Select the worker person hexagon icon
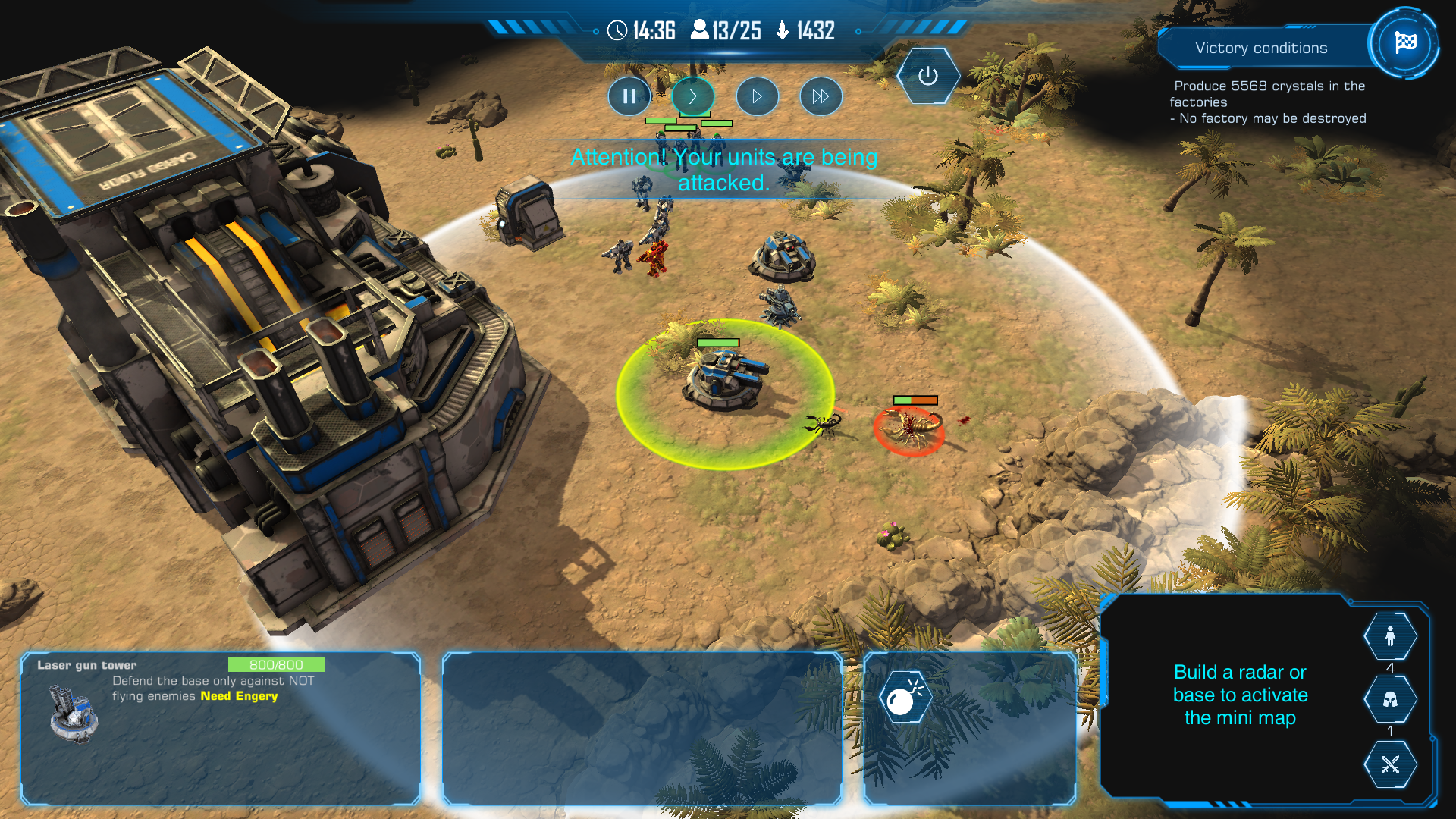This screenshot has height=819, width=1456. tap(1390, 636)
